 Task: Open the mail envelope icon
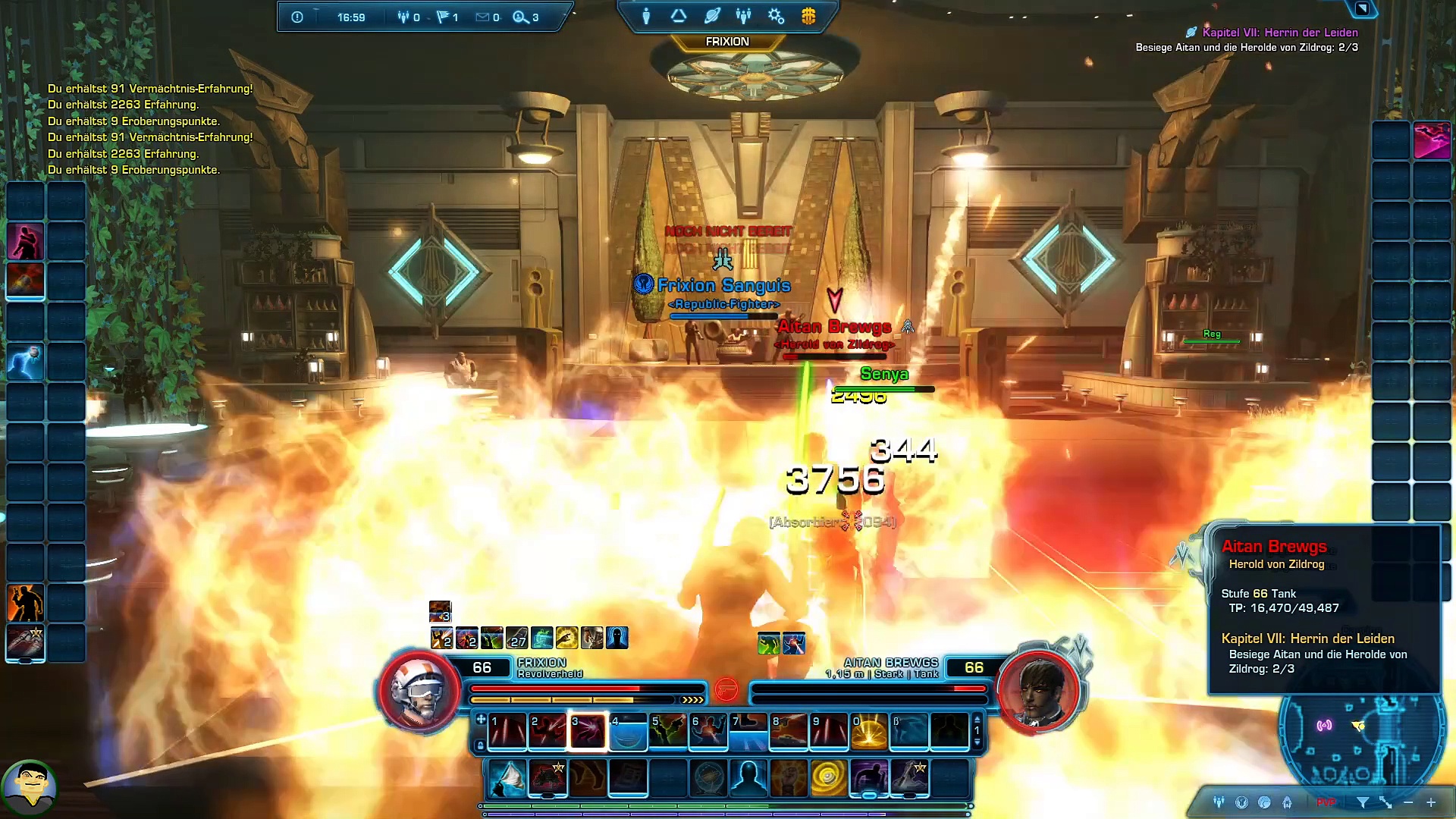point(482,17)
